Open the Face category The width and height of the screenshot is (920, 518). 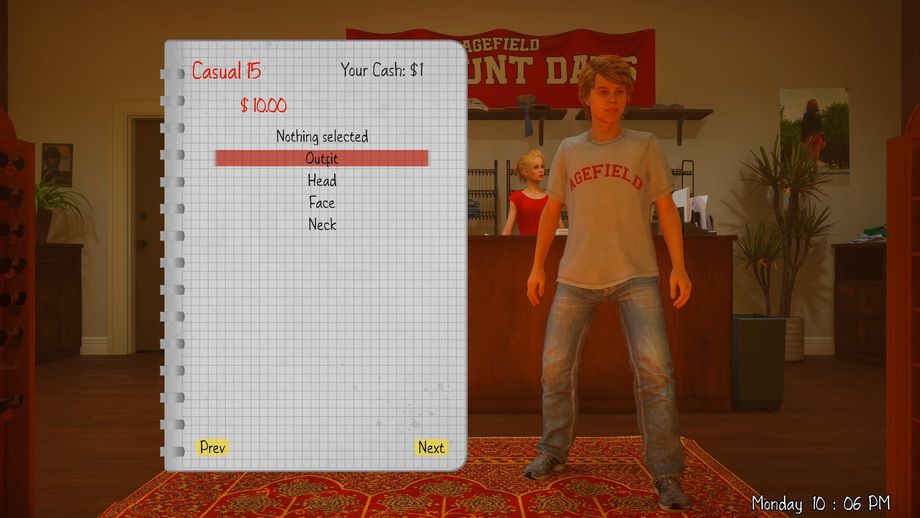point(322,203)
